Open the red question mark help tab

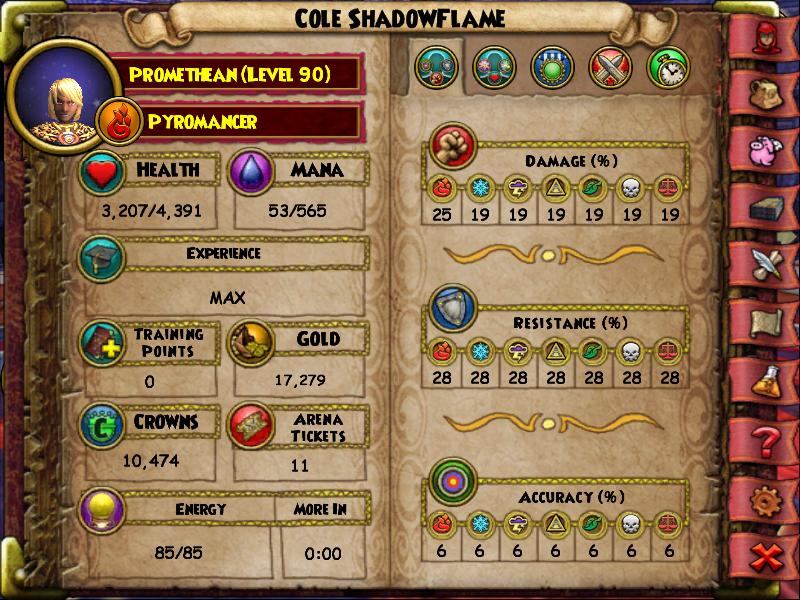pyautogui.click(x=766, y=440)
